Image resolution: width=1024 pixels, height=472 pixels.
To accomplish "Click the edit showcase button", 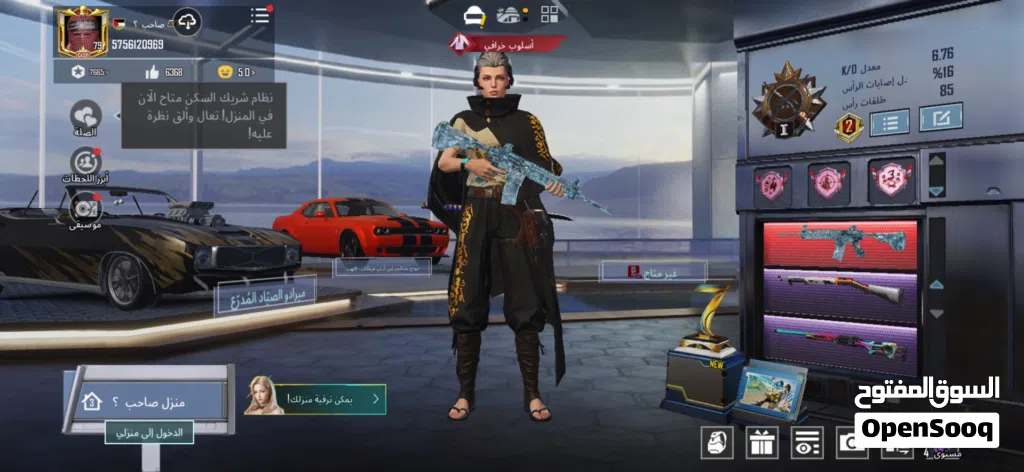I will (940, 118).
